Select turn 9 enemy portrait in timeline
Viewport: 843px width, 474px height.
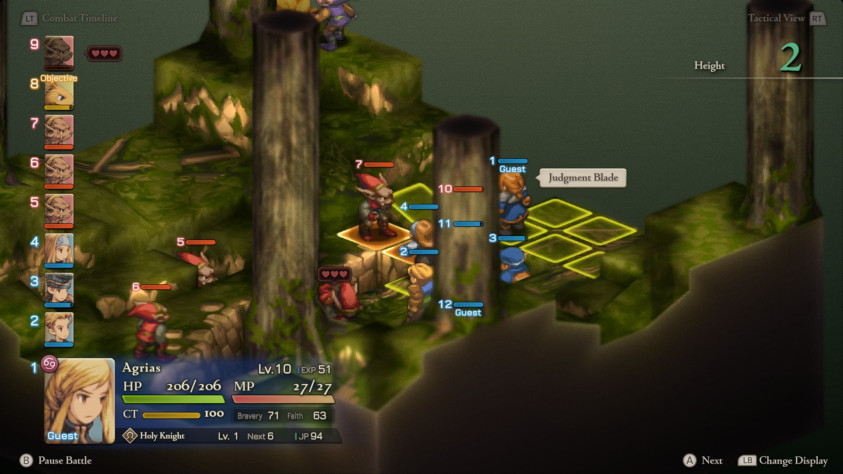pos(58,51)
